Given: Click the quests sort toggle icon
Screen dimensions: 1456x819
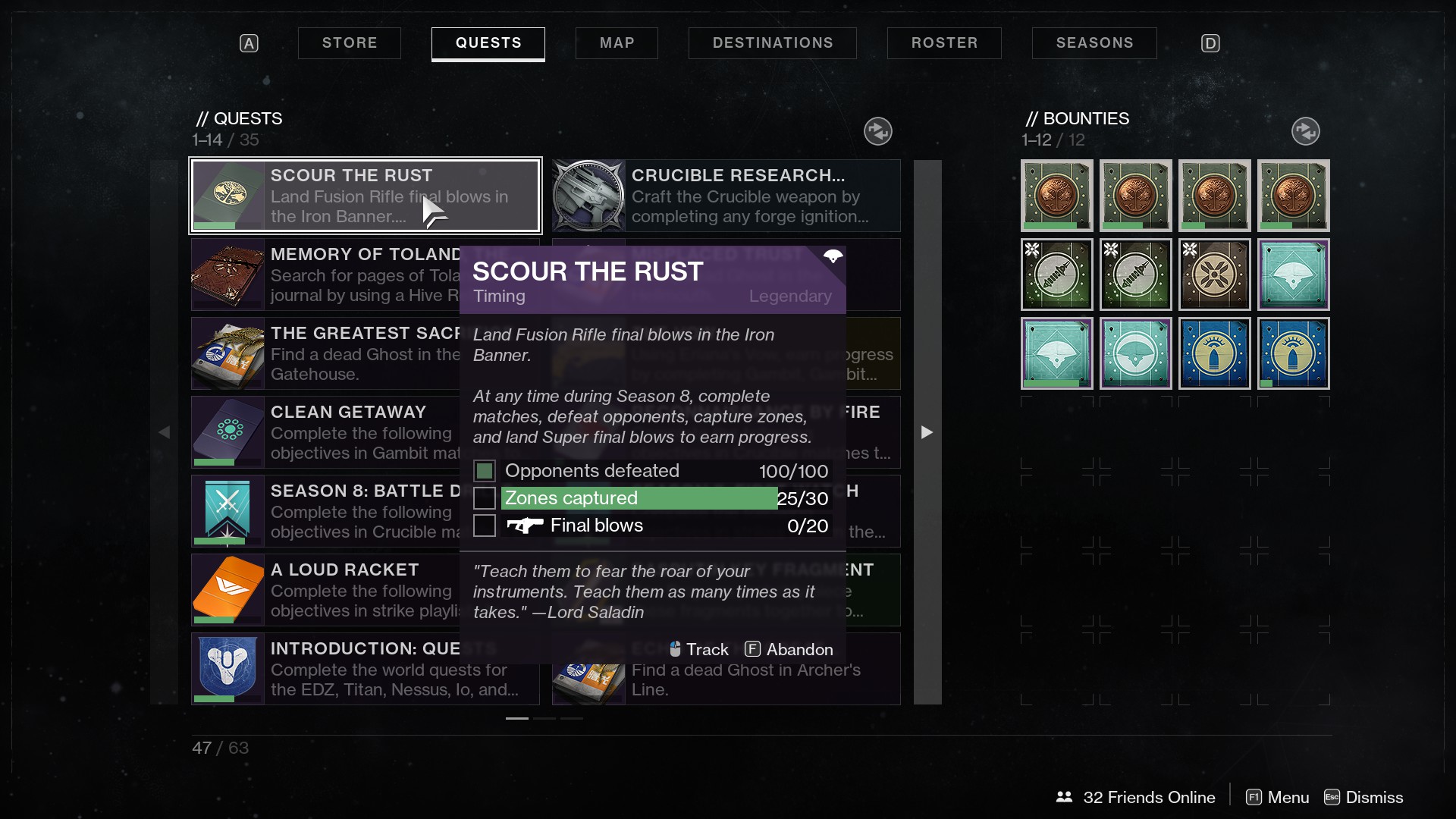Looking at the screenshot, I should 878,131.
